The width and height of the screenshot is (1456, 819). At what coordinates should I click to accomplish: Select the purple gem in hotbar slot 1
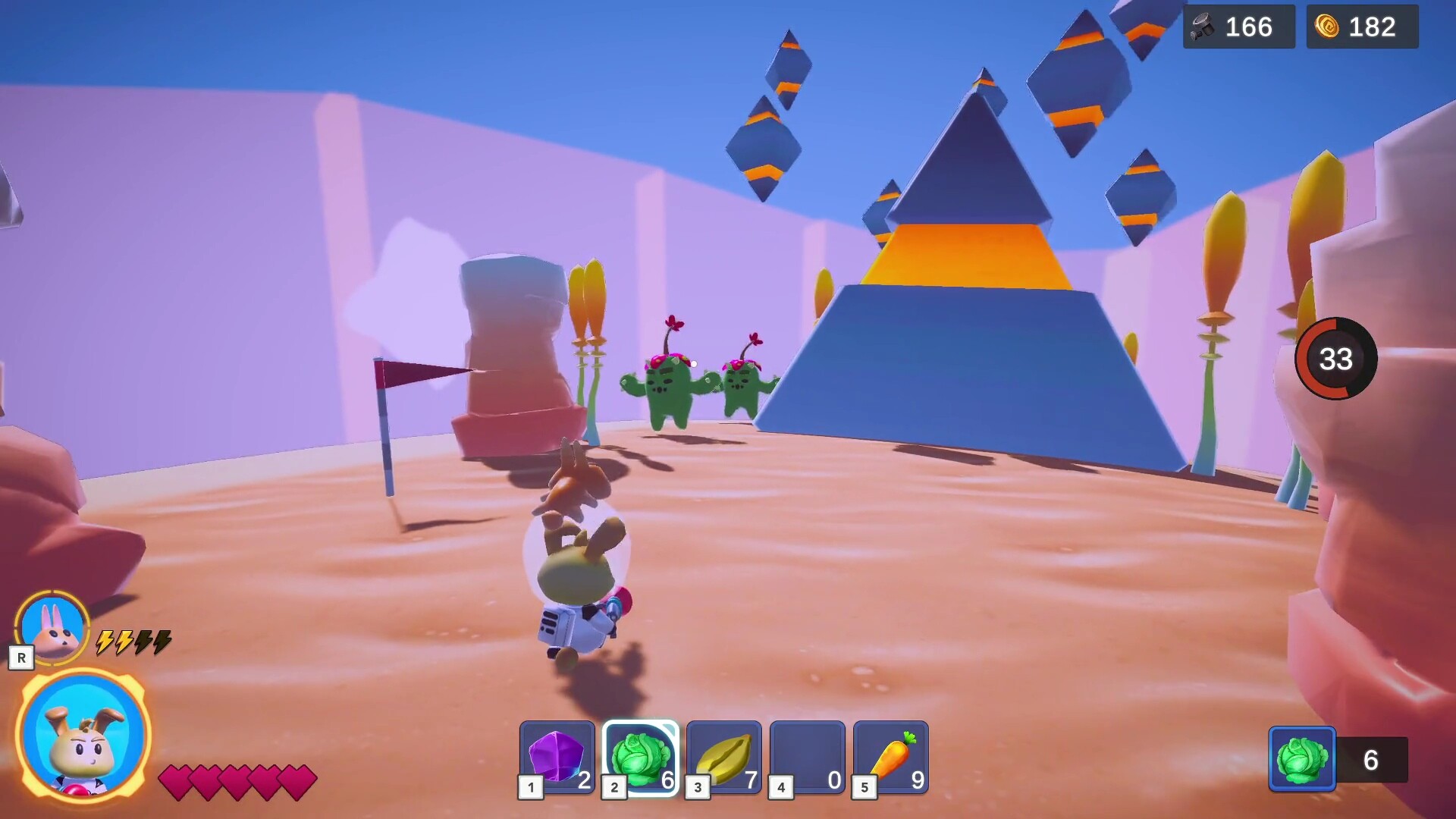(x=558, y=756)
